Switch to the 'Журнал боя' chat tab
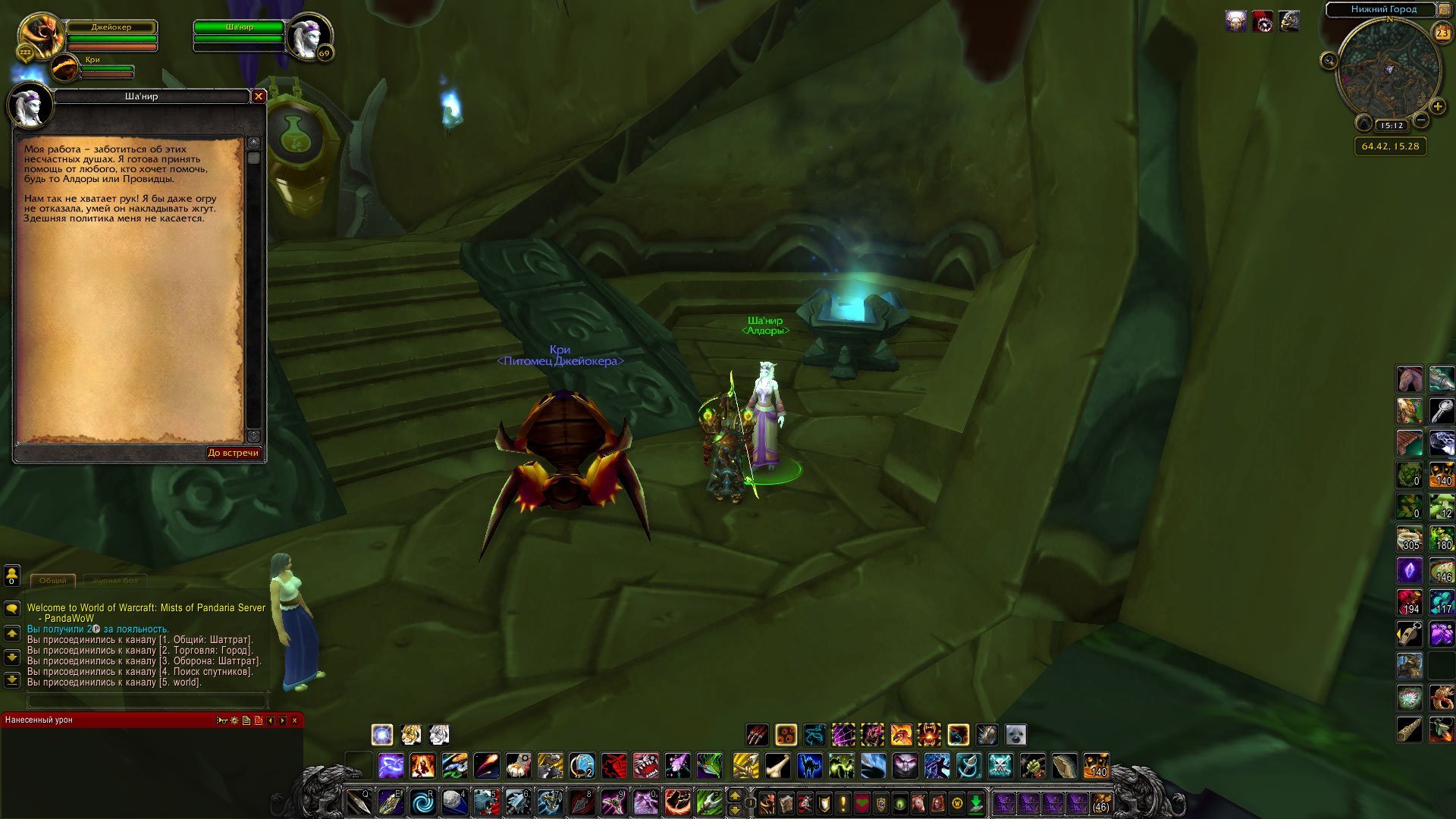The height and width of the screenshot is (819, 1456). click(115, 580)
